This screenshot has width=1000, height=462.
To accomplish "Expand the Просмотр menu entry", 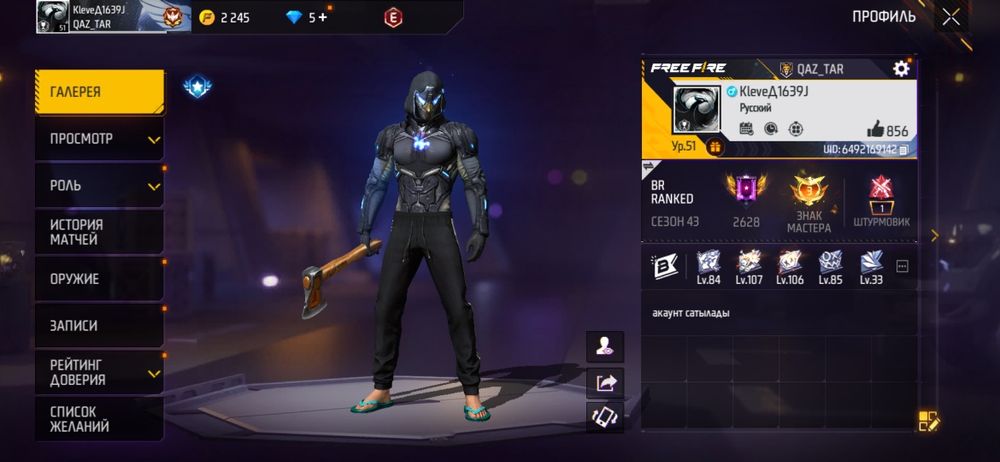I will click(x=99, y=139).
